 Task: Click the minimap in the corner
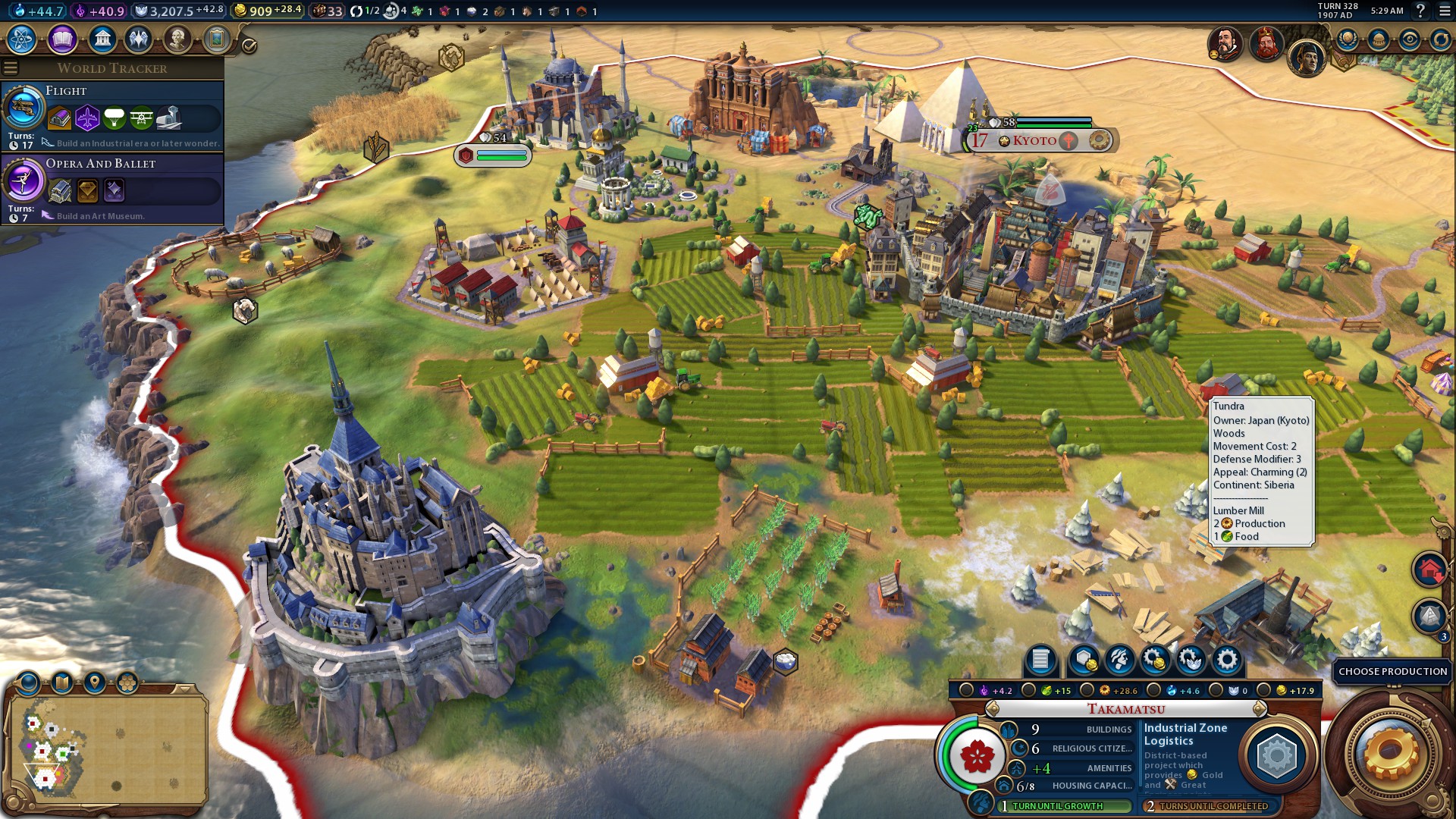(x=106, y=747)
